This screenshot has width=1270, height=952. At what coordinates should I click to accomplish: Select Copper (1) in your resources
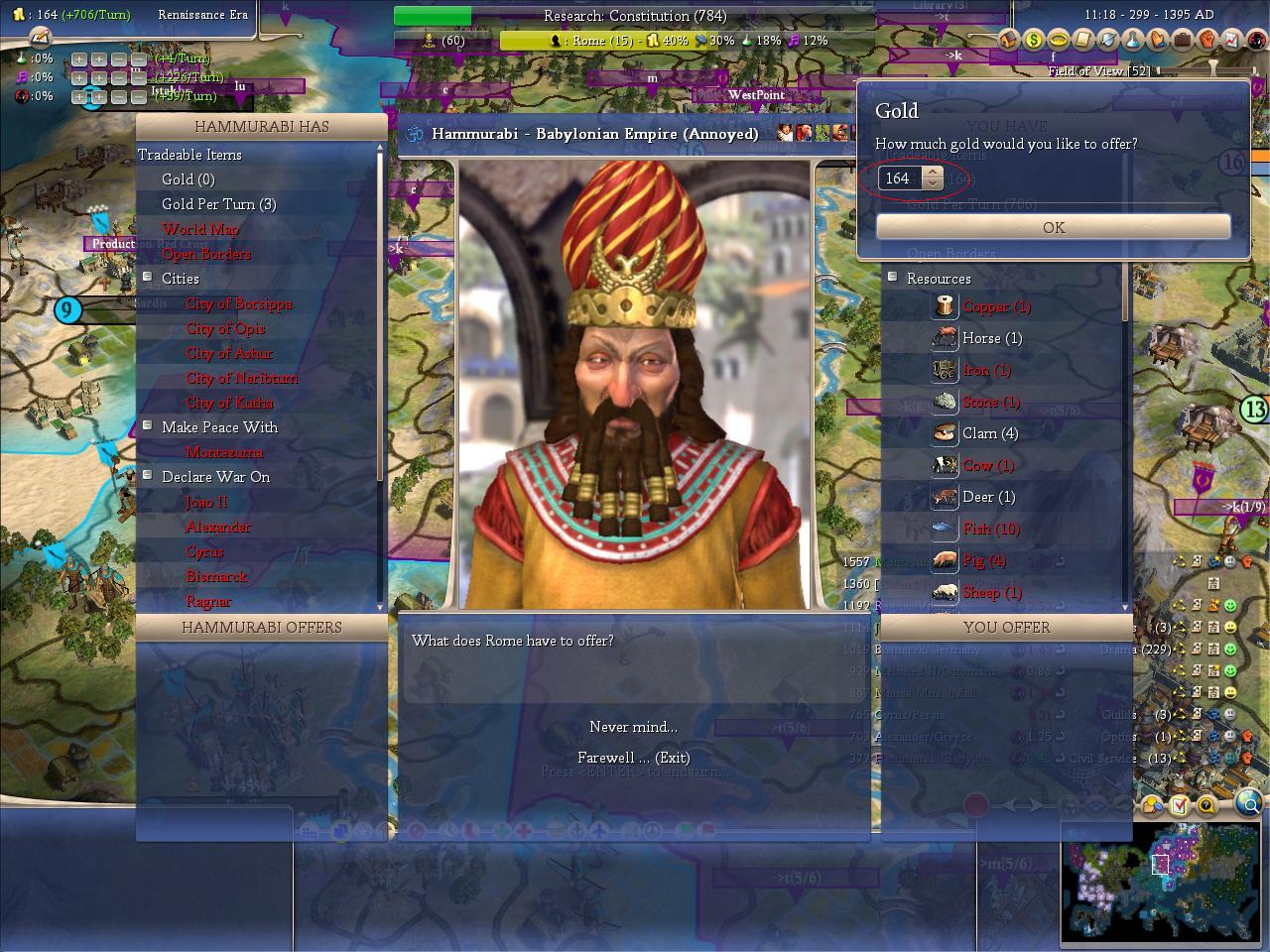click(x=995, y=306)
